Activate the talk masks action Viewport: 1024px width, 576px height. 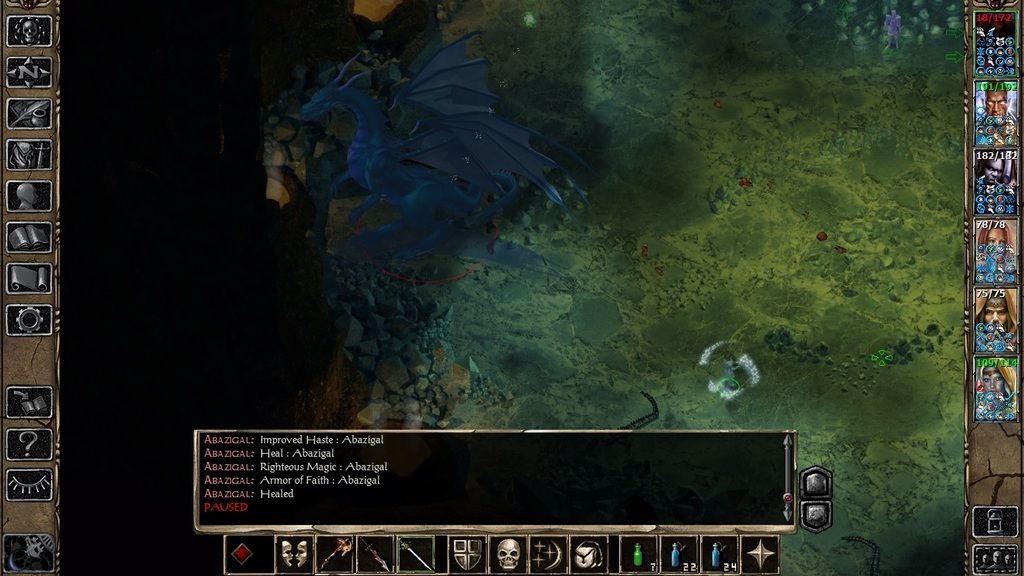[294, 555]
